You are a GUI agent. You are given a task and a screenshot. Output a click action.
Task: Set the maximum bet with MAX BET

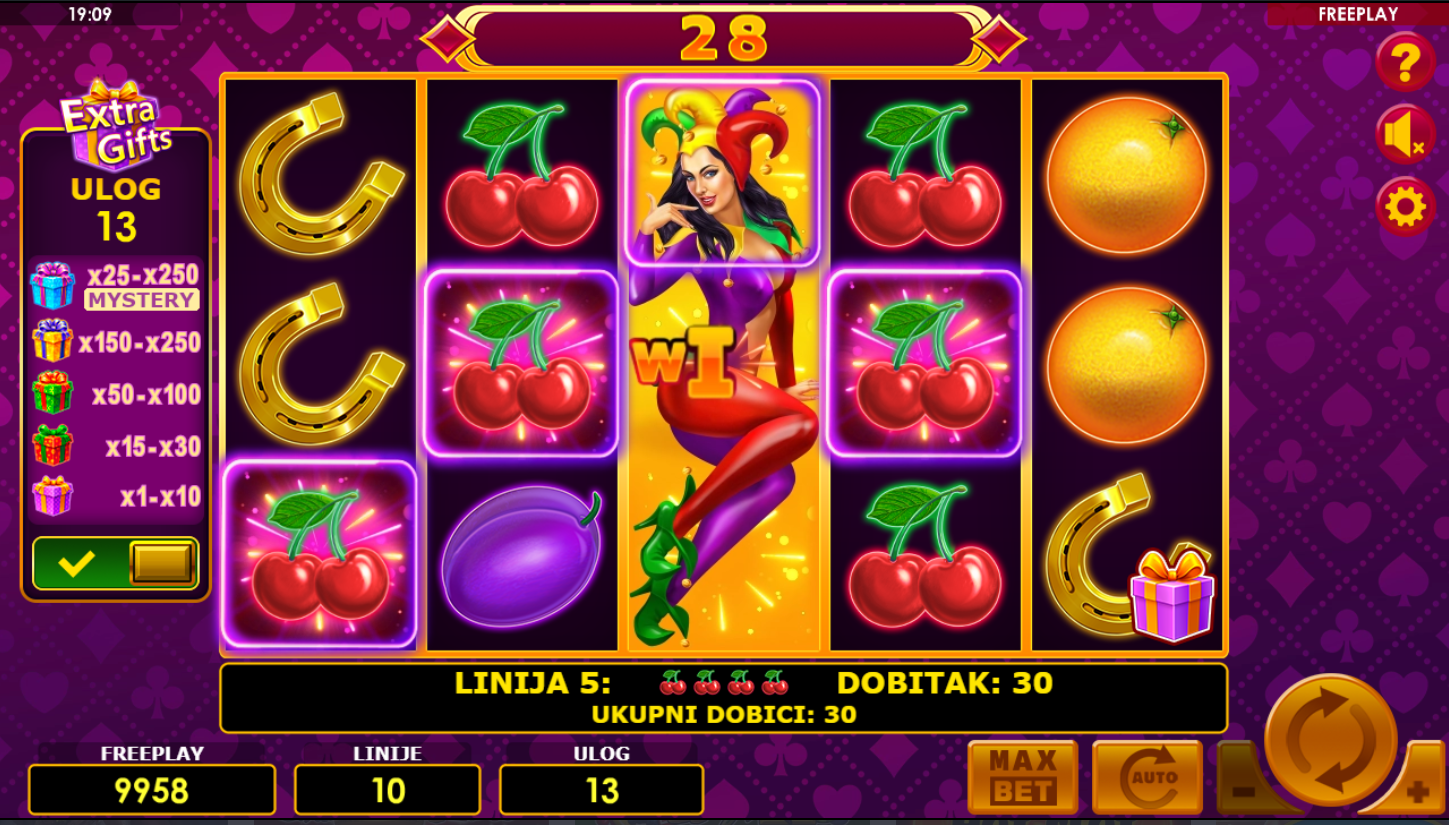pyautogui.click(x=1022, y=777)
